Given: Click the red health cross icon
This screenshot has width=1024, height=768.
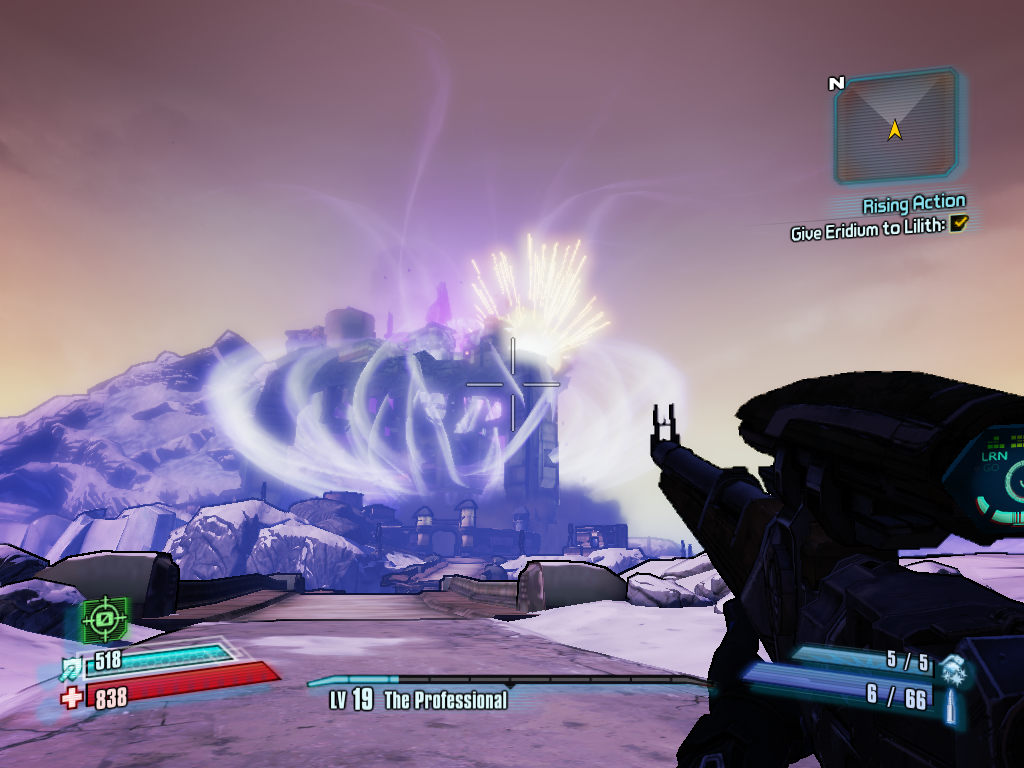Looking at the screenshot, I should [x=72, y=697].
